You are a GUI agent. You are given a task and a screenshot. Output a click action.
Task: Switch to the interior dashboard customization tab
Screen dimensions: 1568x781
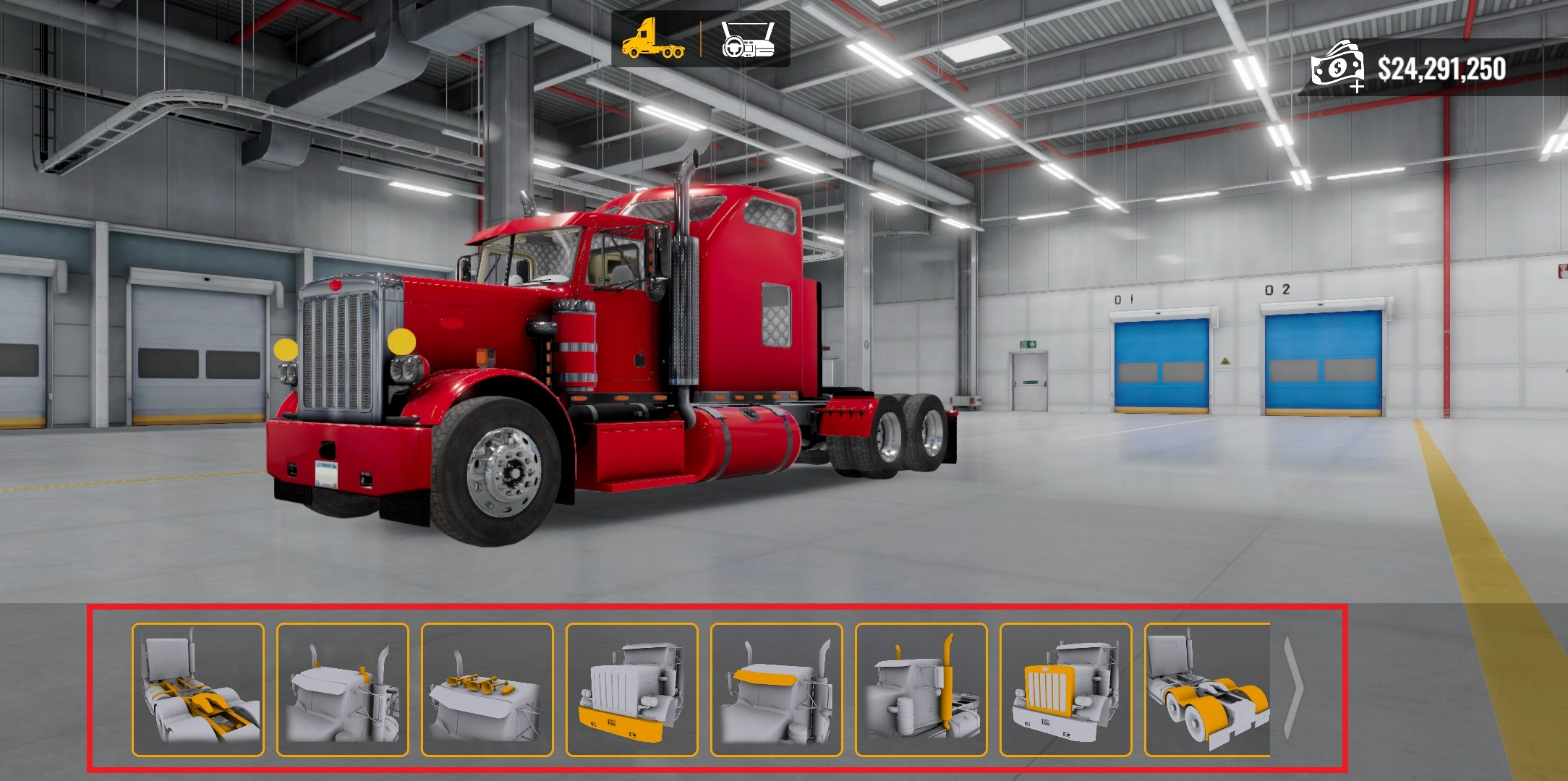(747, 40)
